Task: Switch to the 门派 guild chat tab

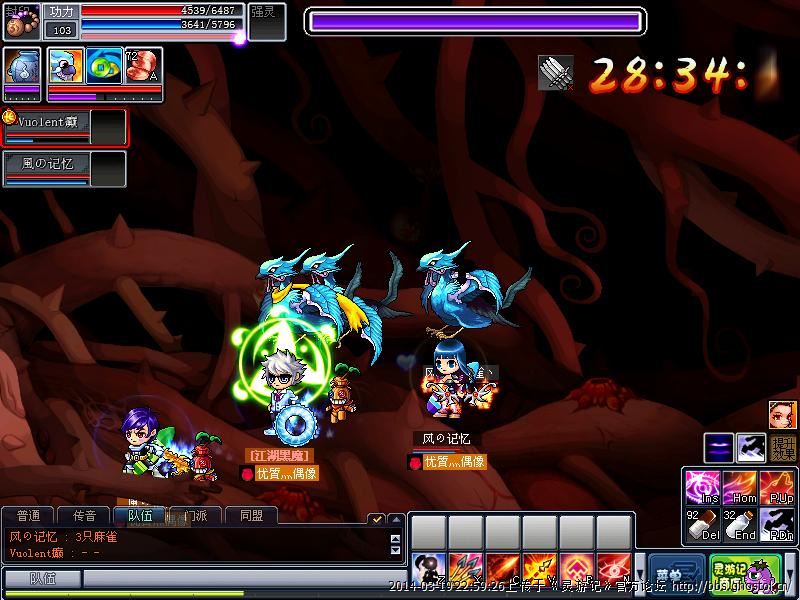Action: (x=196, y=516)
